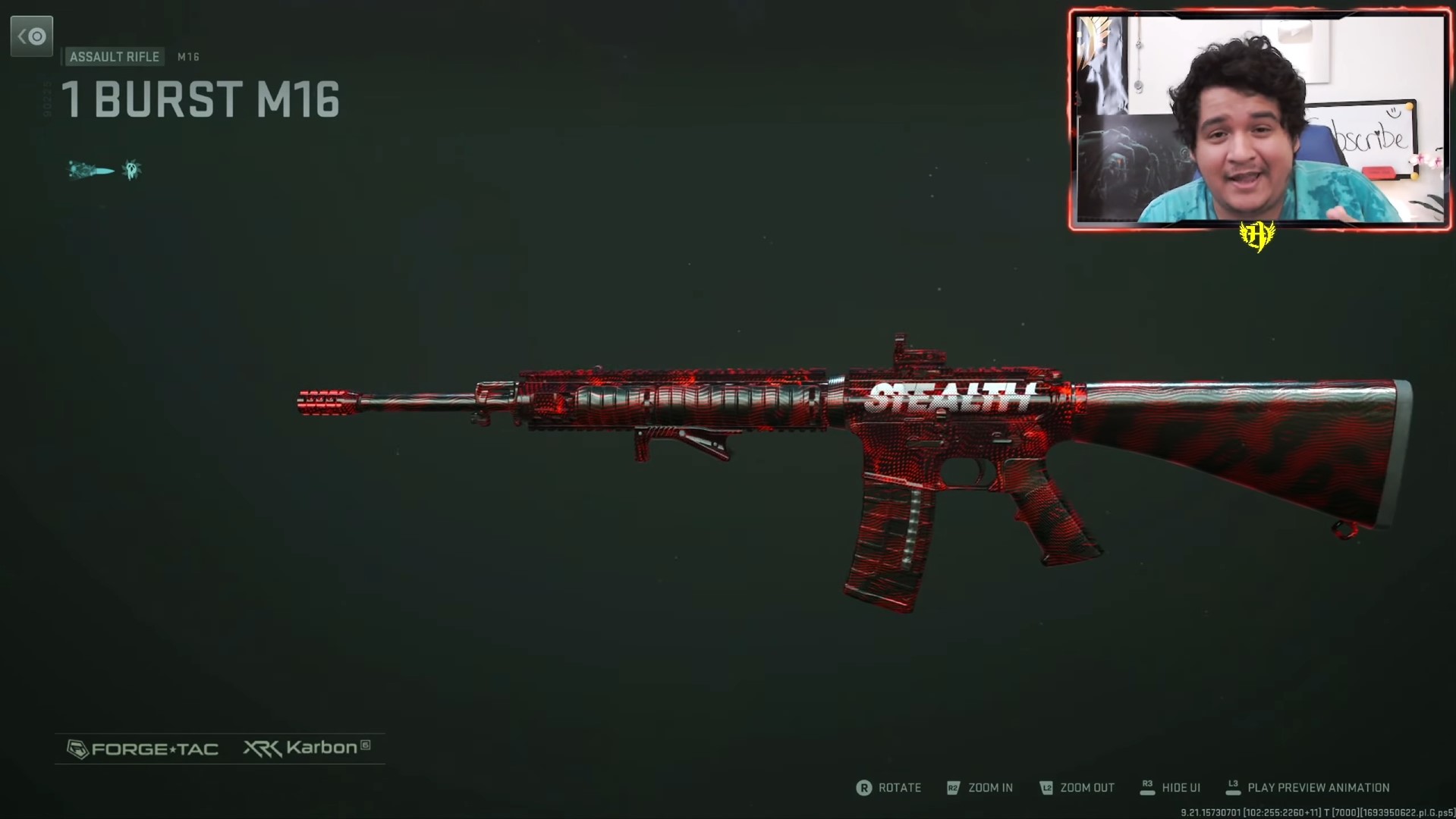1456x819 pixels.
Task: Click the R-stick Rotate control icon
Action: point(866,788)
